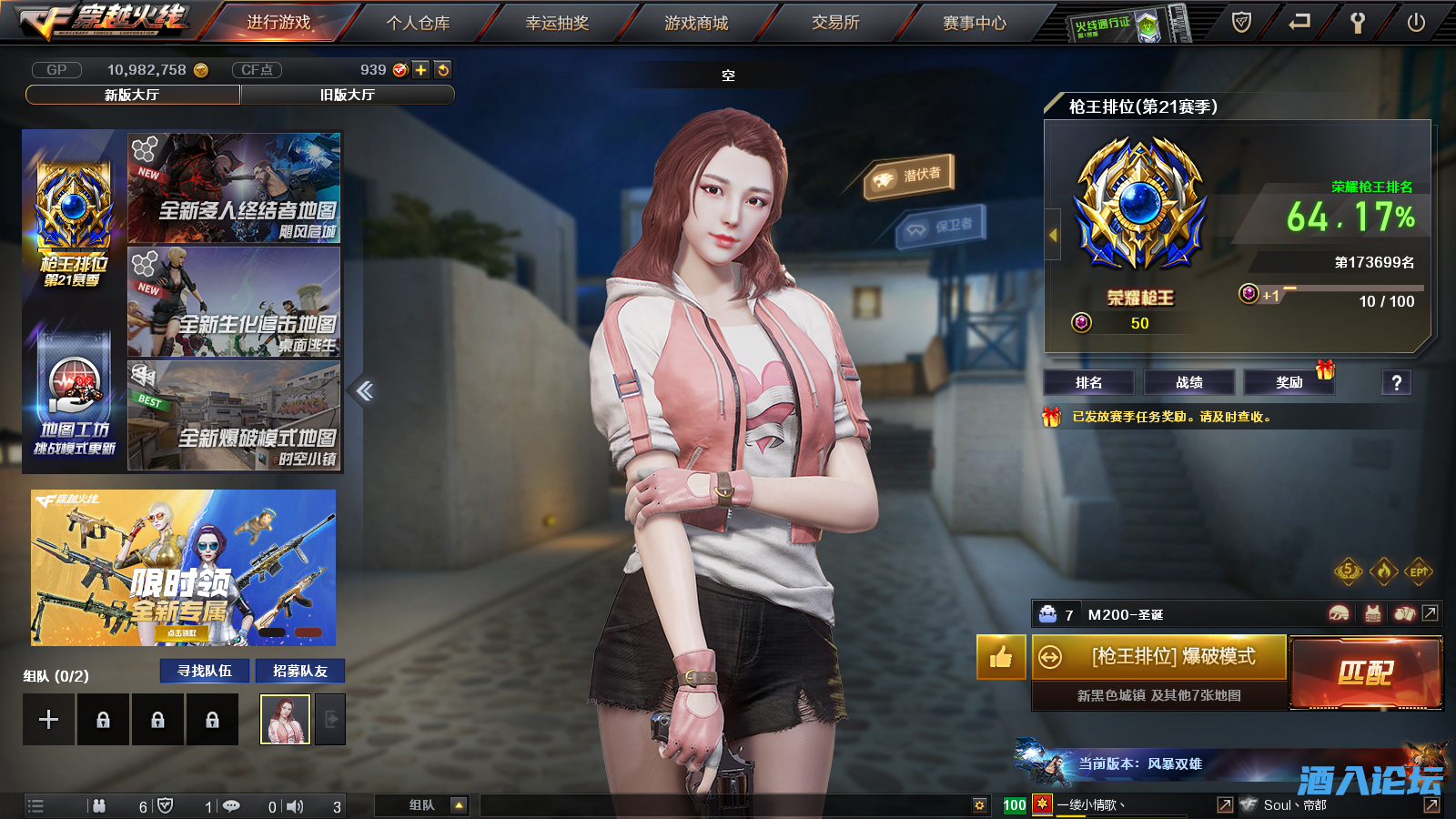Viewport: 1456px width, 819px height.
Task: Click the speaker volume icon in the bottom bar
Action: coord(295,804)
